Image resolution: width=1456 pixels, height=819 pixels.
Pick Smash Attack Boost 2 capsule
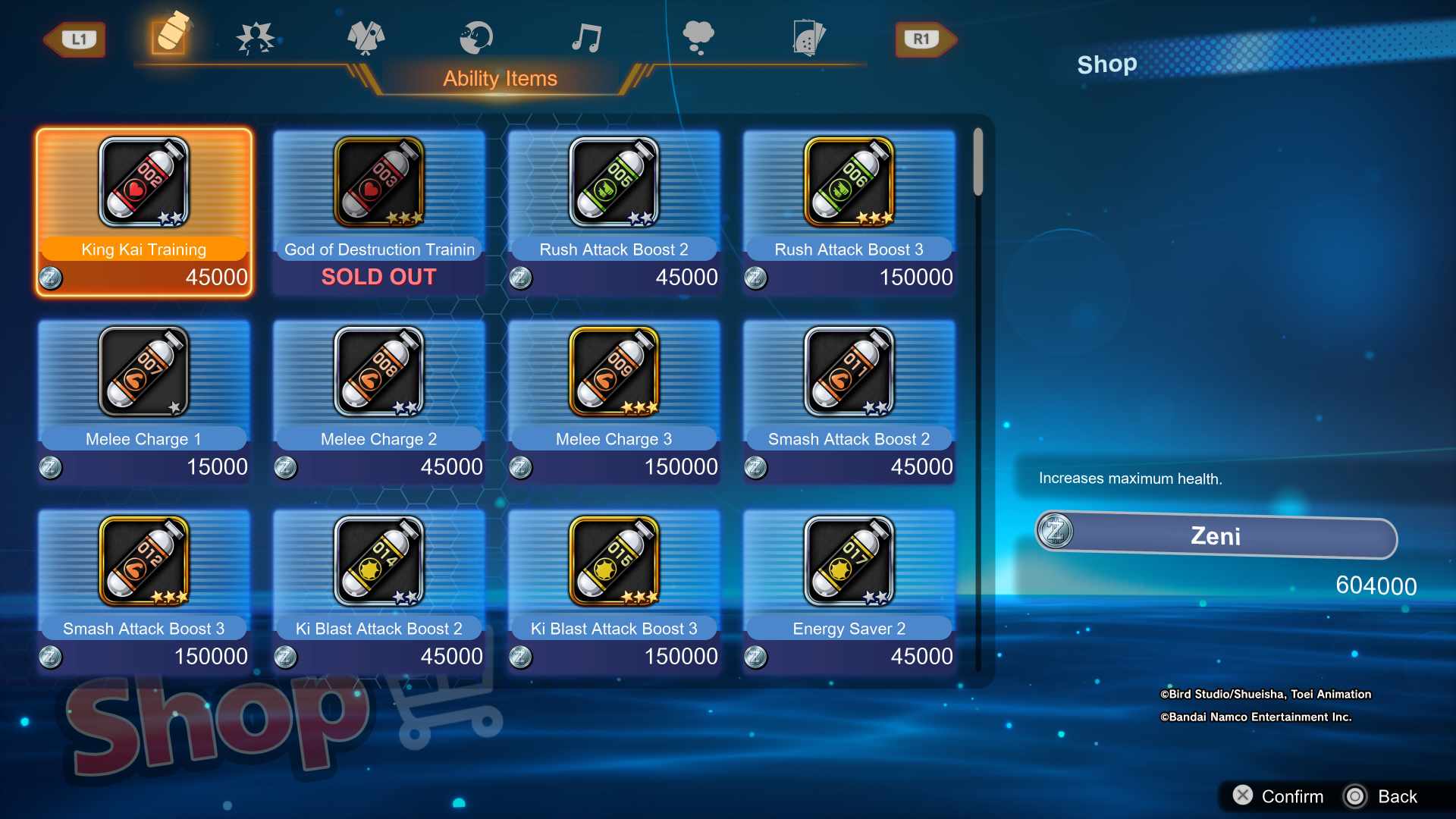[x=849, y=402]
